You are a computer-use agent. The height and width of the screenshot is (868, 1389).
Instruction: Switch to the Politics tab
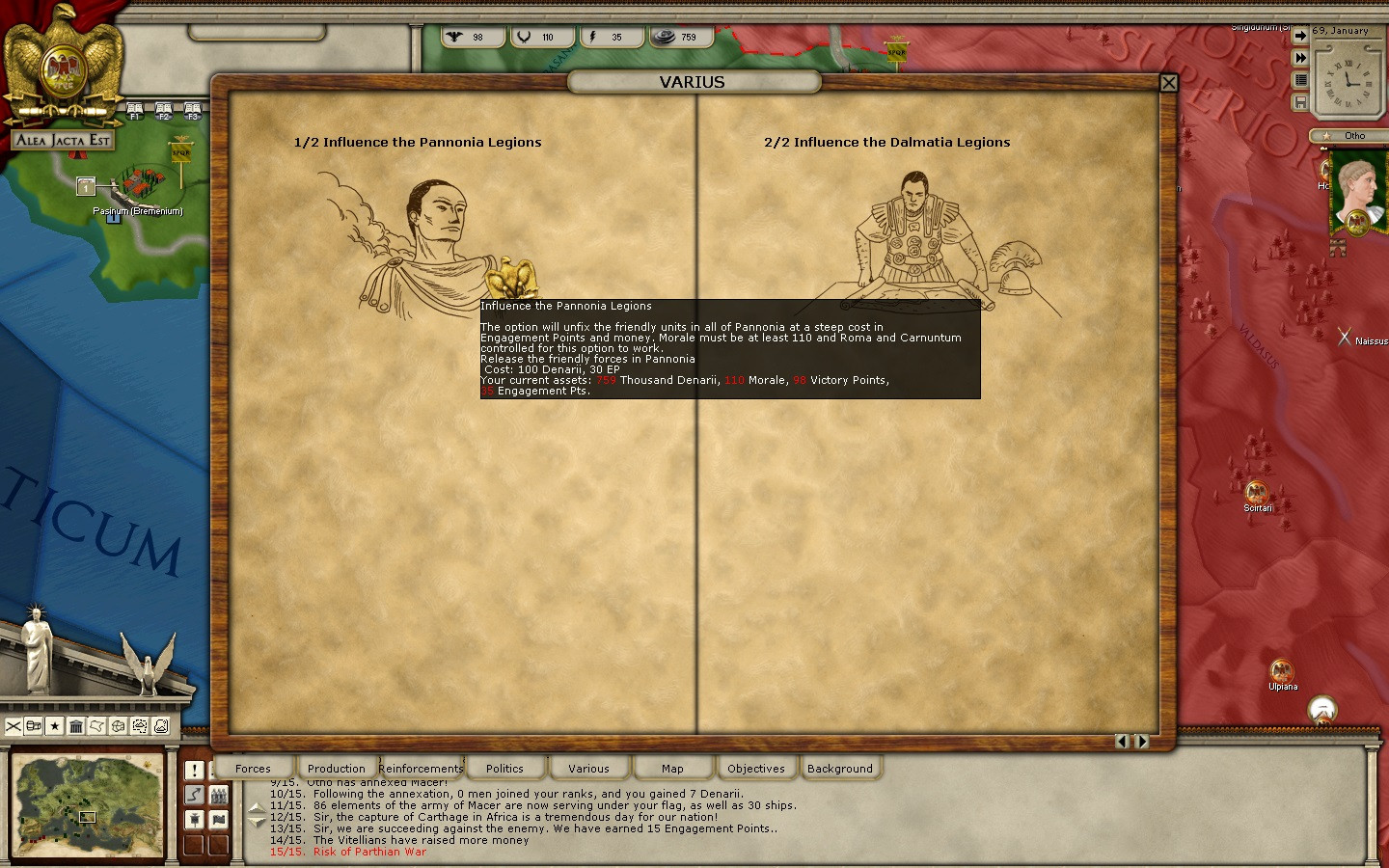click(x=504, y=769)
